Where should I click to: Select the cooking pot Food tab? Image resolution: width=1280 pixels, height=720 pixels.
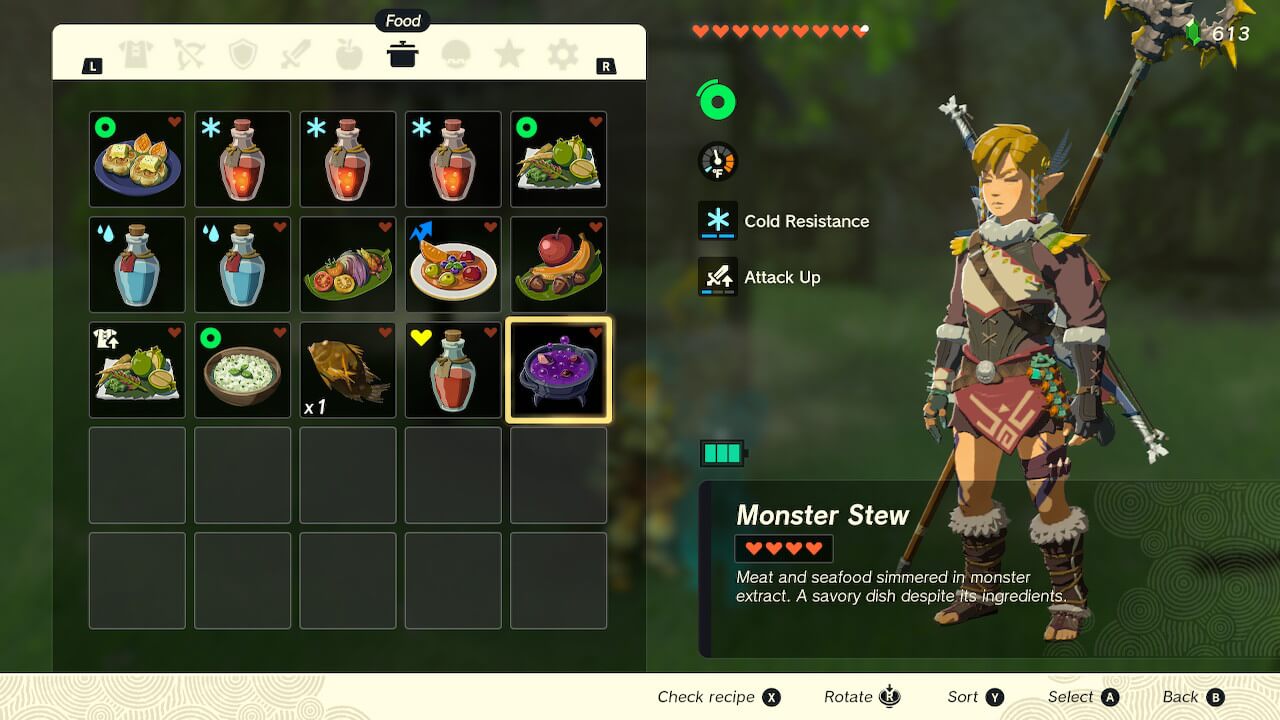click(x=402, y=54)
